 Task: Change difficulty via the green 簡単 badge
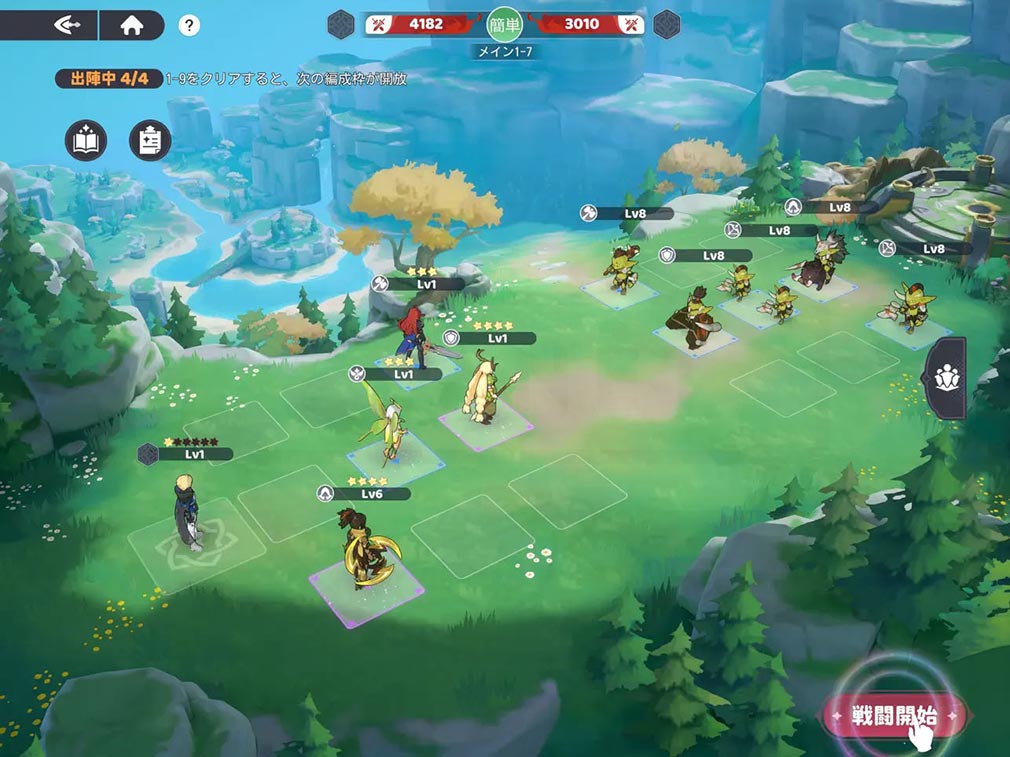pyautogui.click(x=505, y=24)
